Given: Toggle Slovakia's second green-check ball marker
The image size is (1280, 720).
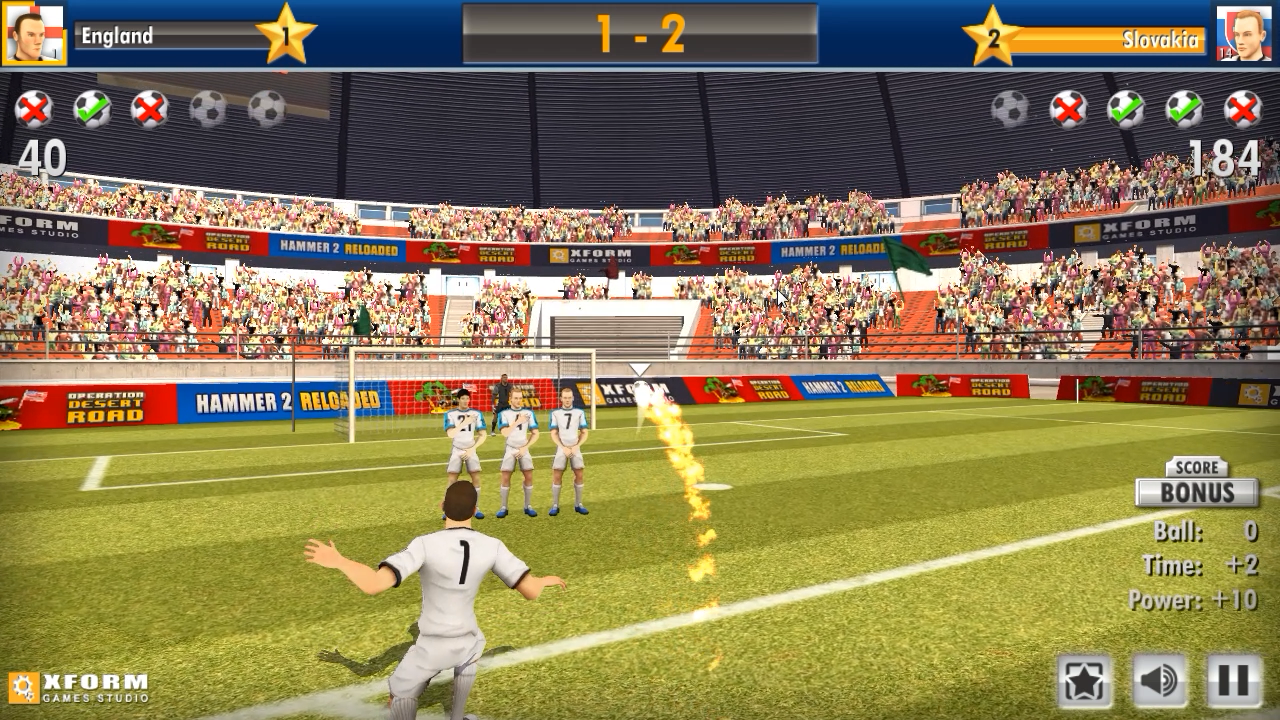Looking at the screenshot, I should tap(1186, 110).
